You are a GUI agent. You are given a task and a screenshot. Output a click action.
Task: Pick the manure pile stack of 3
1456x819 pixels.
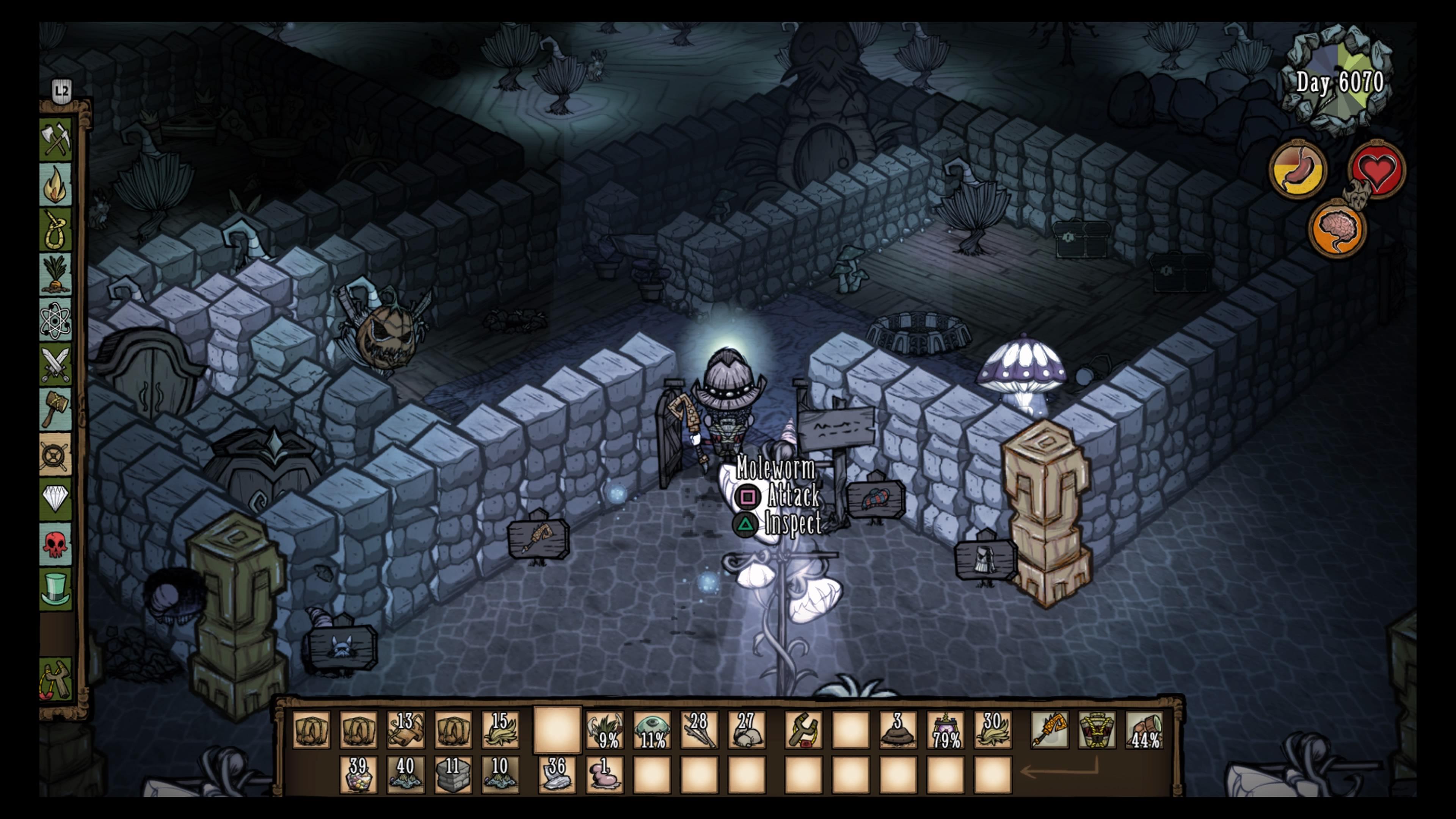[x=897, y=730]
